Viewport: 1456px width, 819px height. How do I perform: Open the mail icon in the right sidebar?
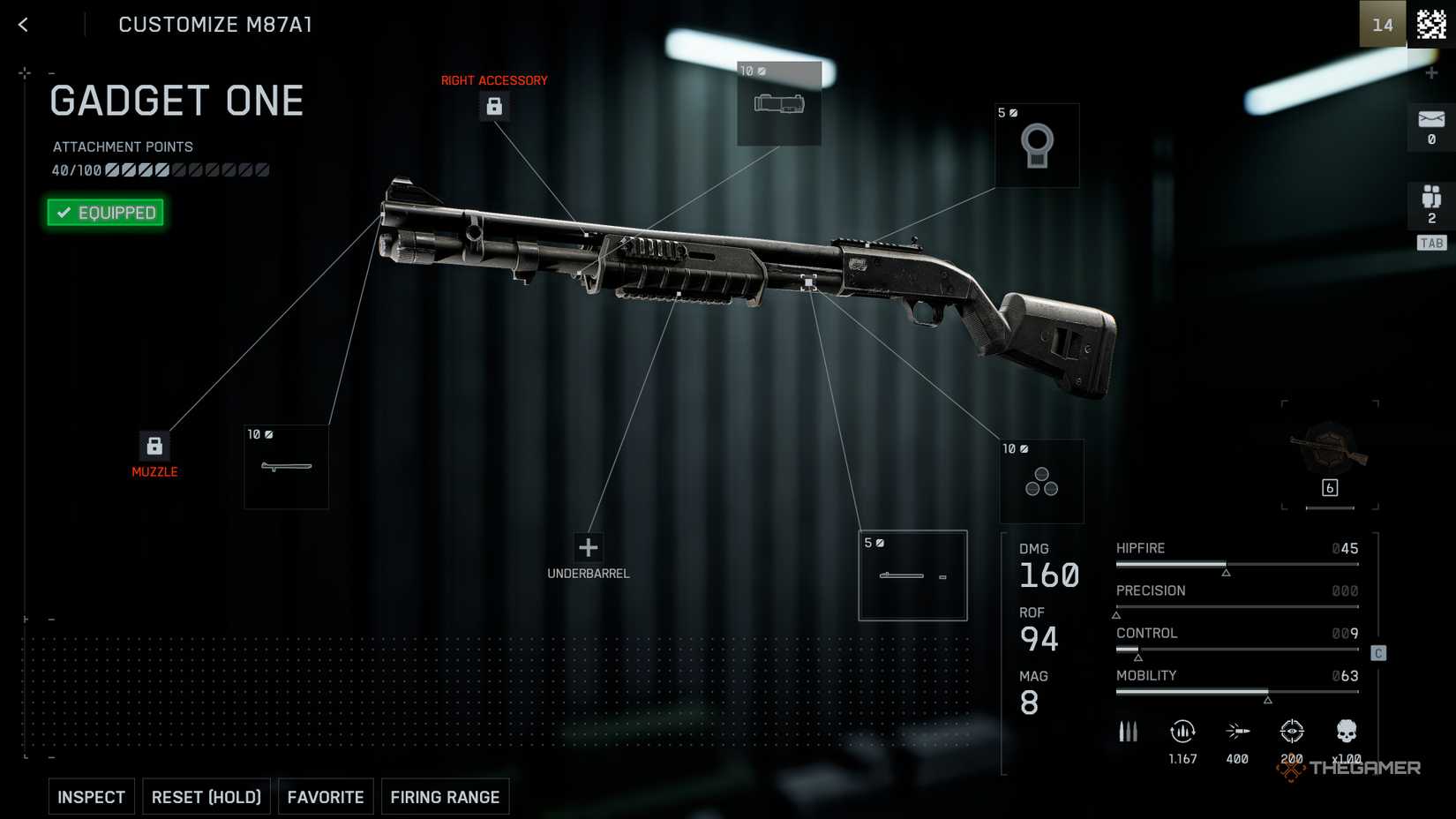pyautogui.click(x=1430, y=126)
